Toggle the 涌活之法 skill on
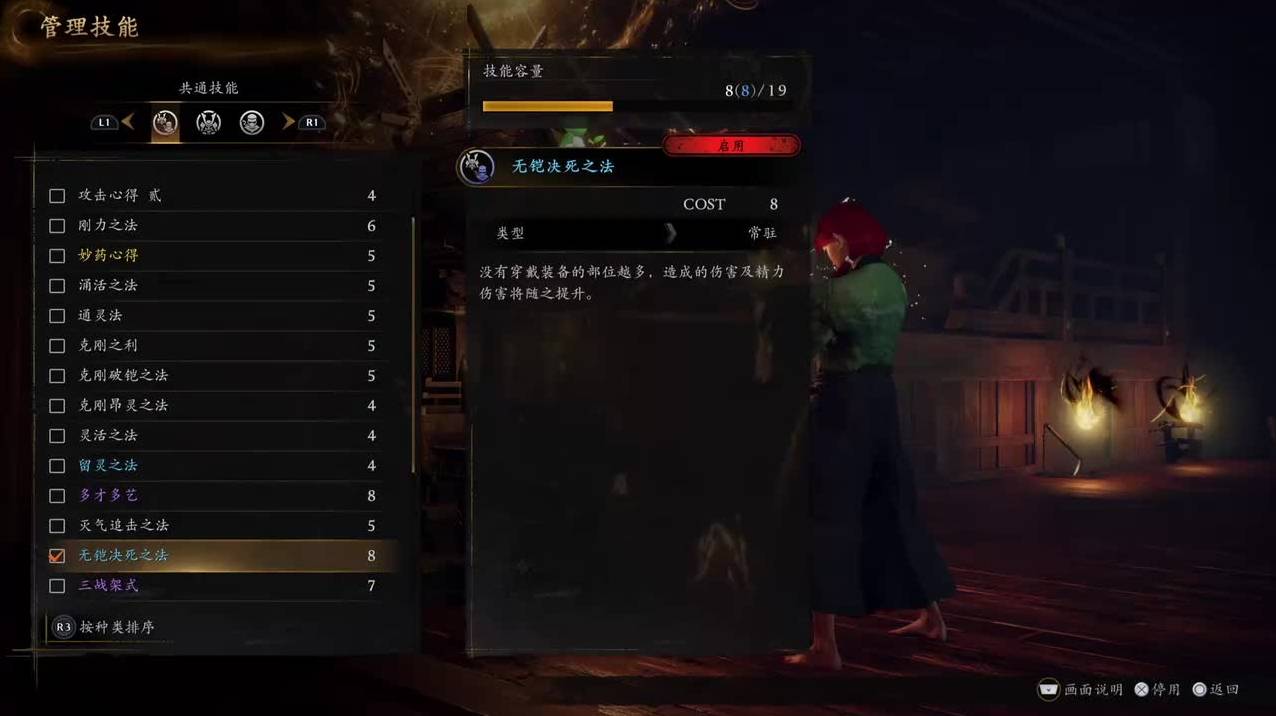 pyautogui.click(x=57, y=286)
